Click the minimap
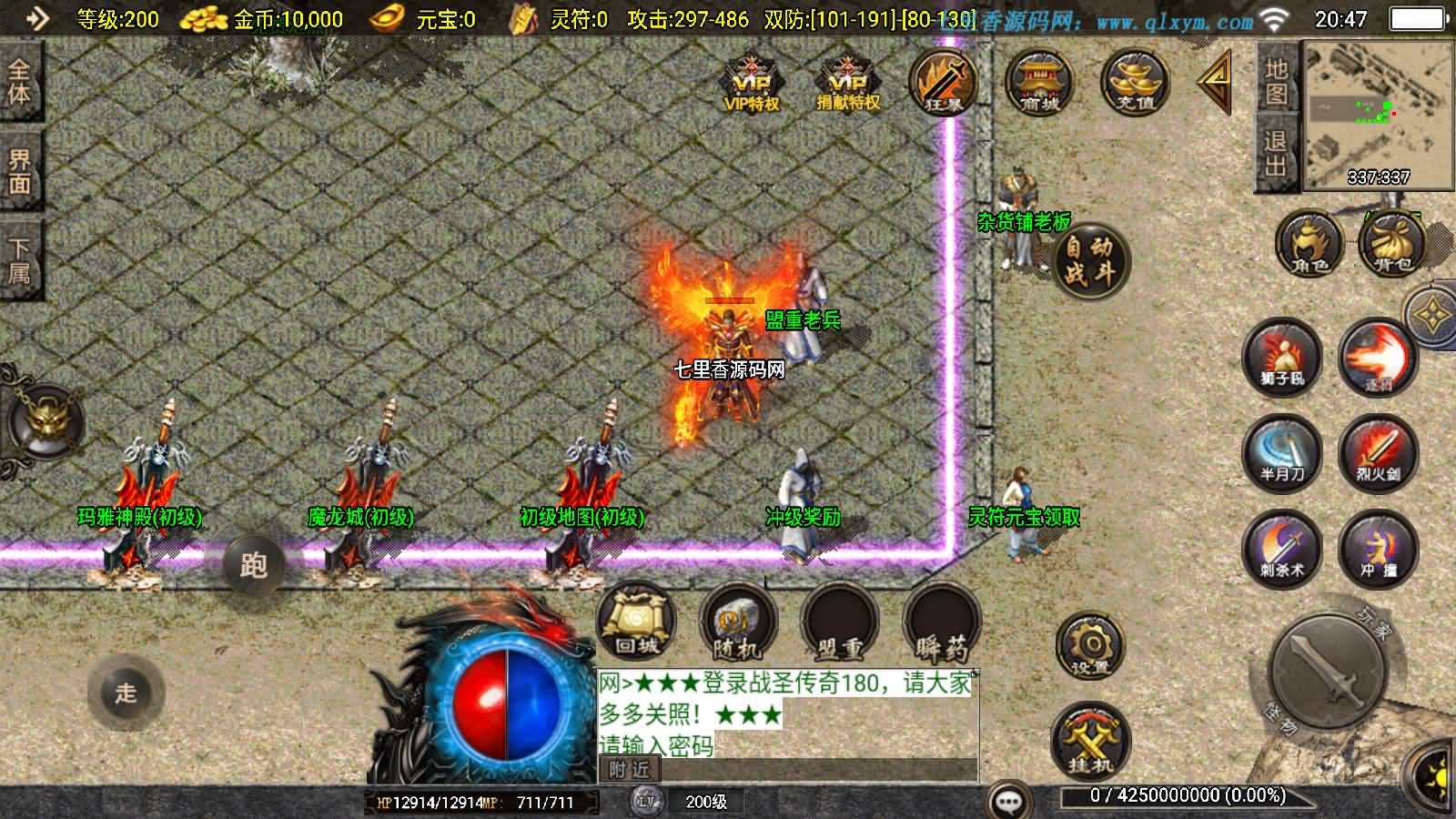Viewport: 1456px width, 819px height. [x=1378, y=114]
